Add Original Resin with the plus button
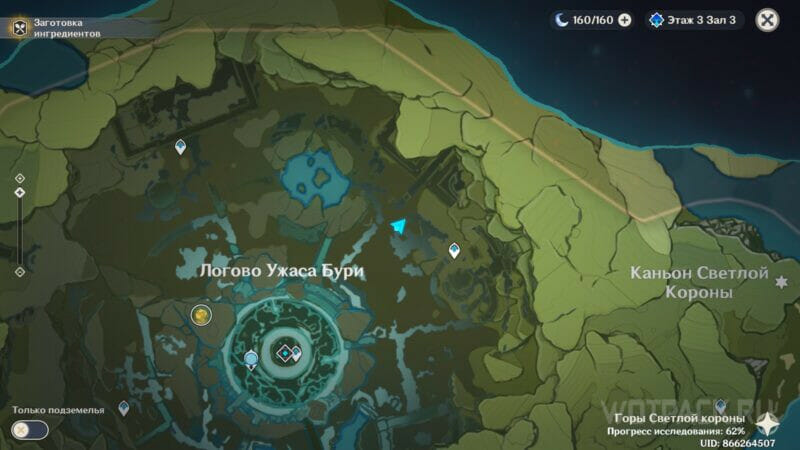The height and width of the screenshot is (450, 800). point(625,19)
